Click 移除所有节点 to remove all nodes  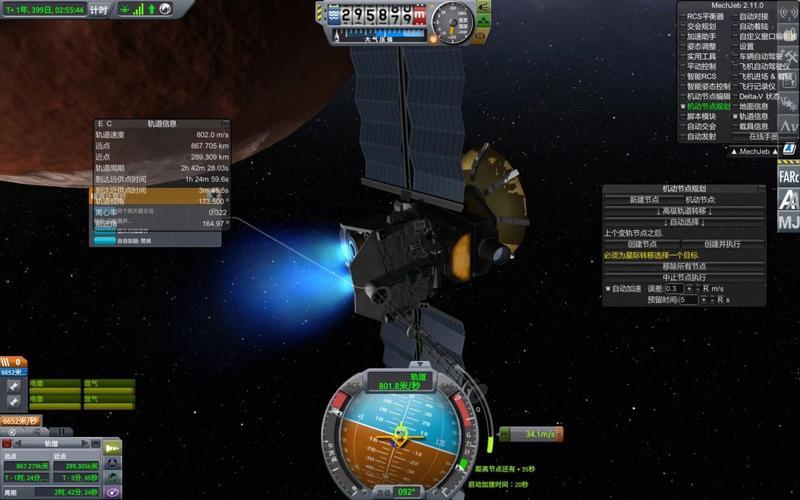(x=684, y=266)
